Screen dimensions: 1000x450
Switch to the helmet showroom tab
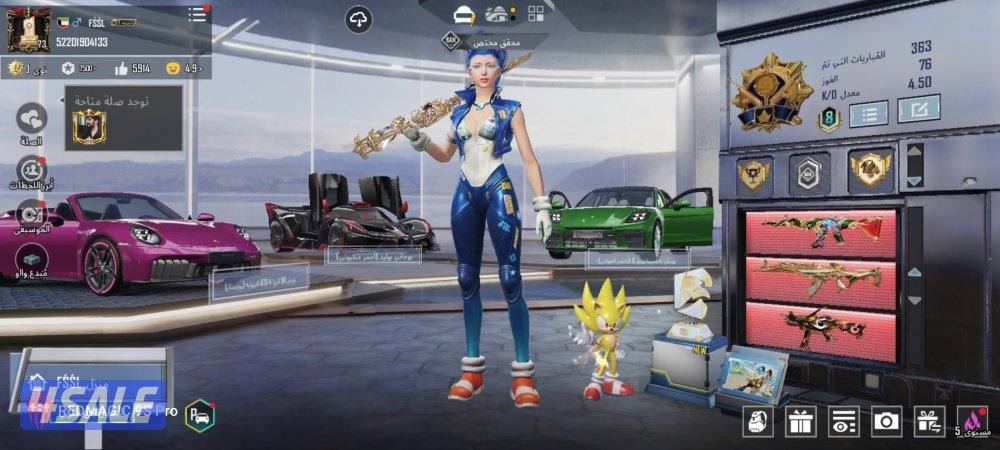462,14
